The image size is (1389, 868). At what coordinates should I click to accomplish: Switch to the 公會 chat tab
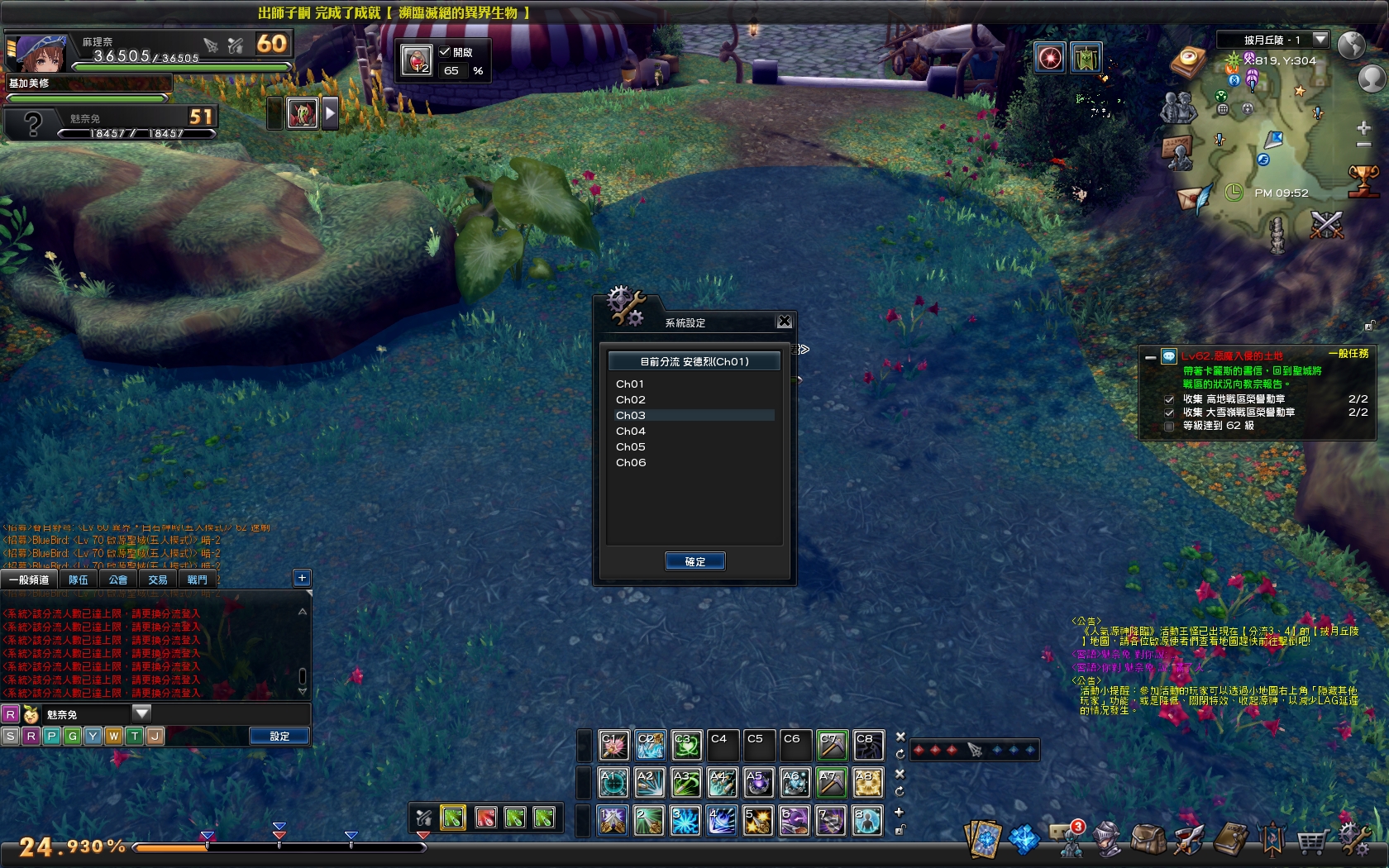point(117,579)
